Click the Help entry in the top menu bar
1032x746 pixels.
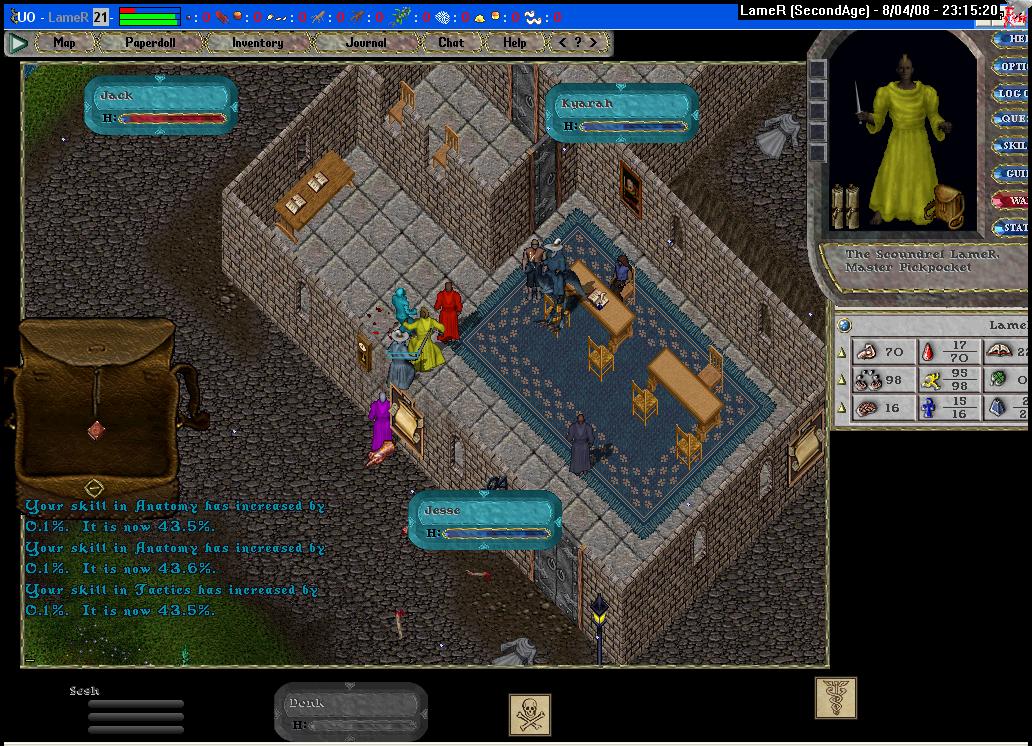pyautogui.click(x=514, y=43)
